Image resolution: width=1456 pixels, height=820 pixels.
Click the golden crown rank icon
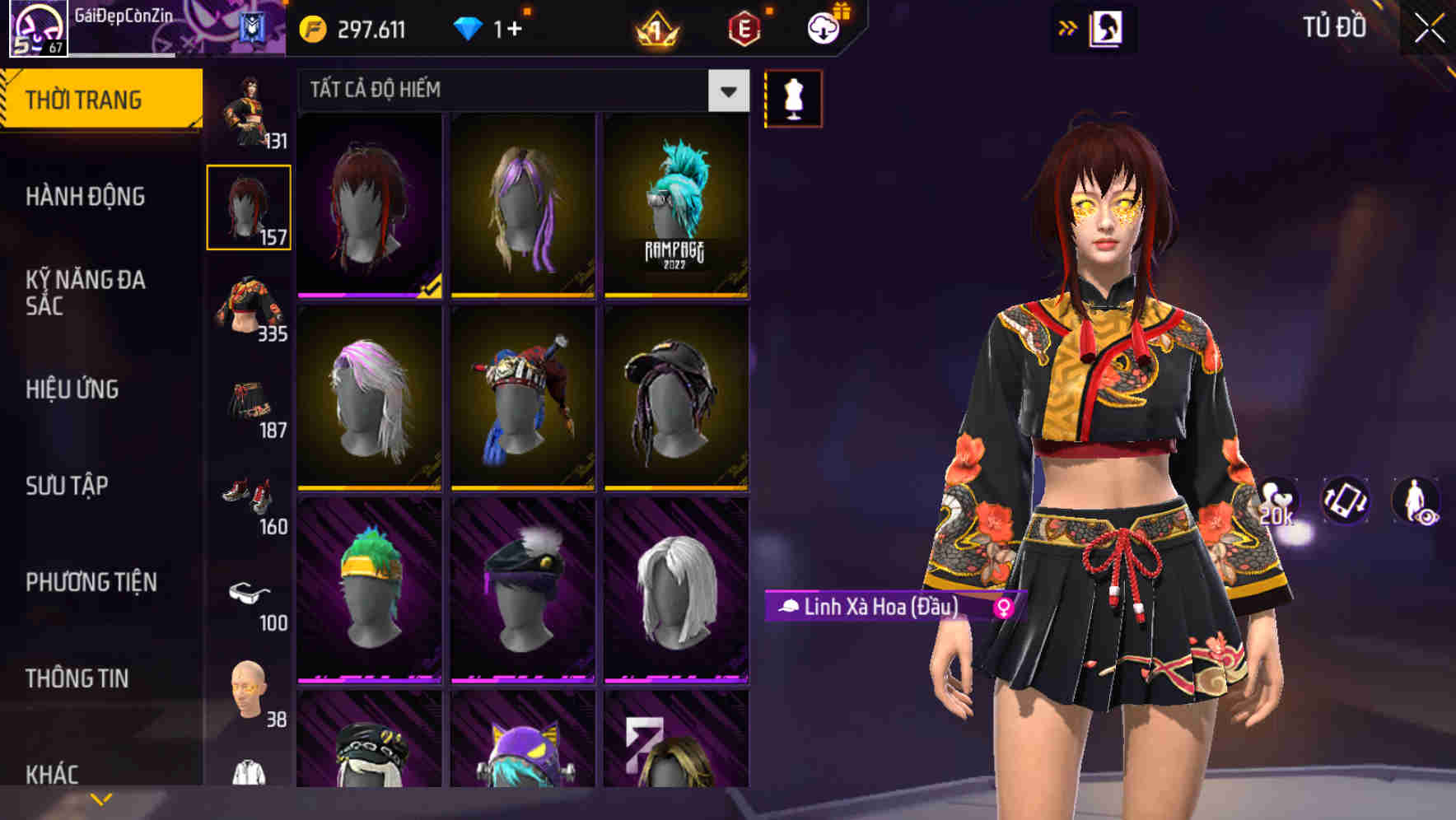coord(655,27)
